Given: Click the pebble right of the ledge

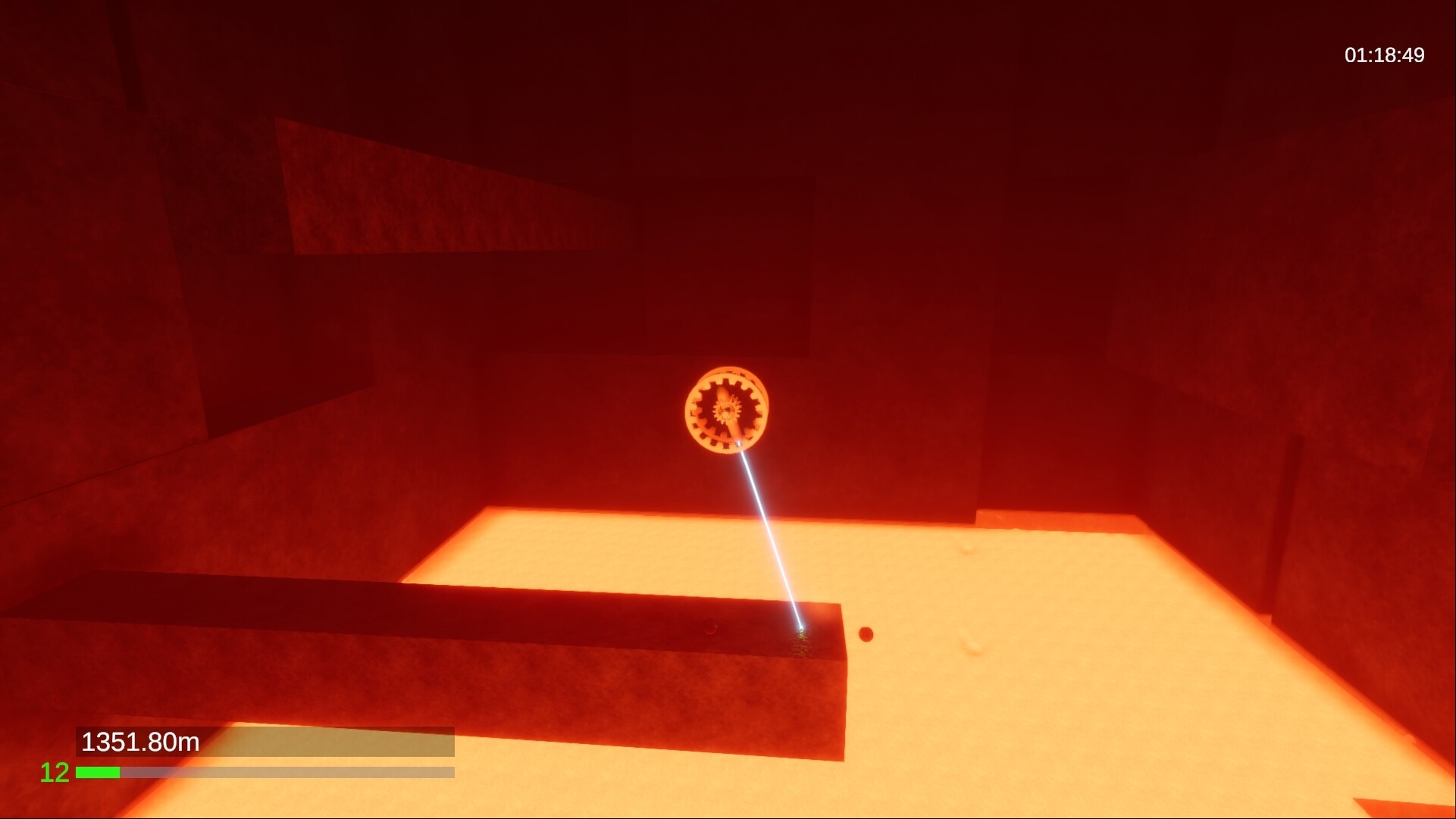Looking at the screenshot, I should click(866, 635).
